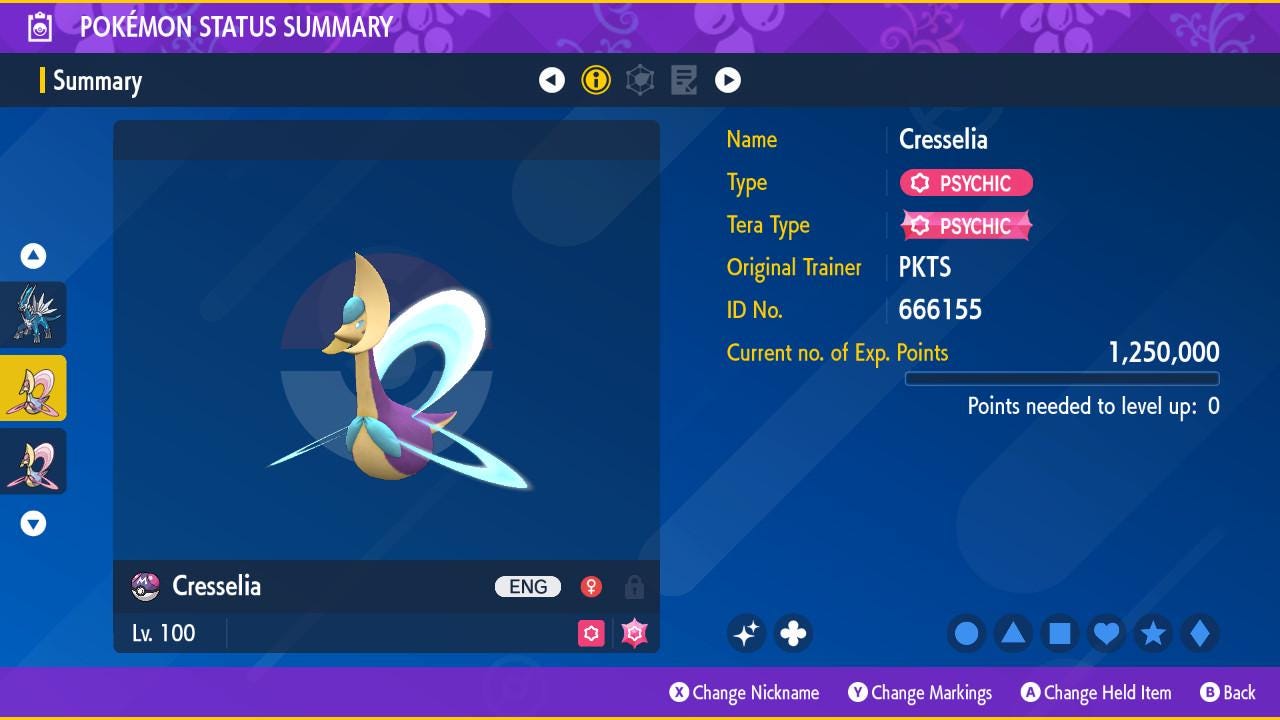This screenshot has height=720, width=1280.
Task: Select the yellow info summary tab
Action: 596,80
